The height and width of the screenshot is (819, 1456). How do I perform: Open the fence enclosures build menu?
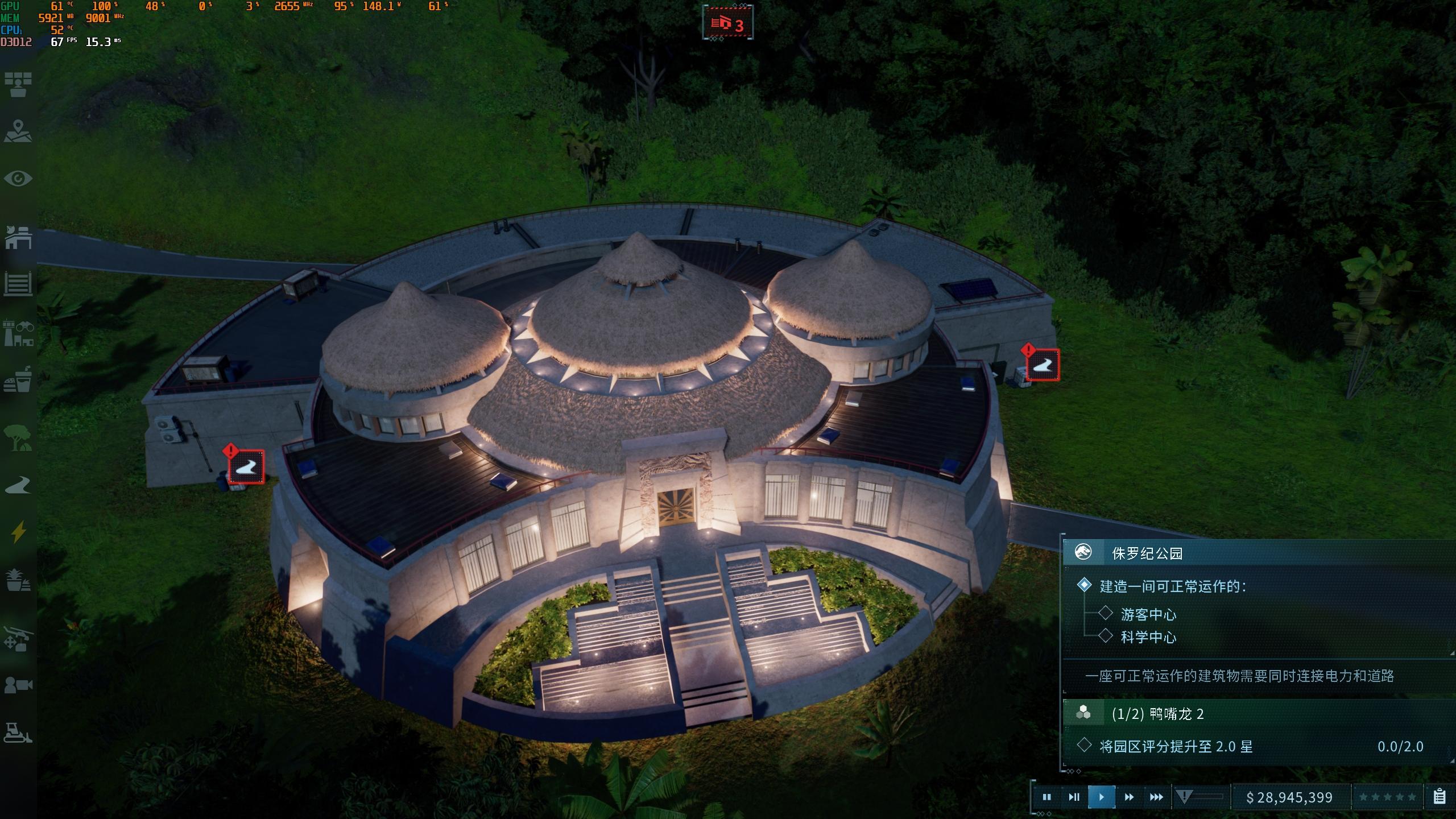pyautogui.click(x=18, y=283)
